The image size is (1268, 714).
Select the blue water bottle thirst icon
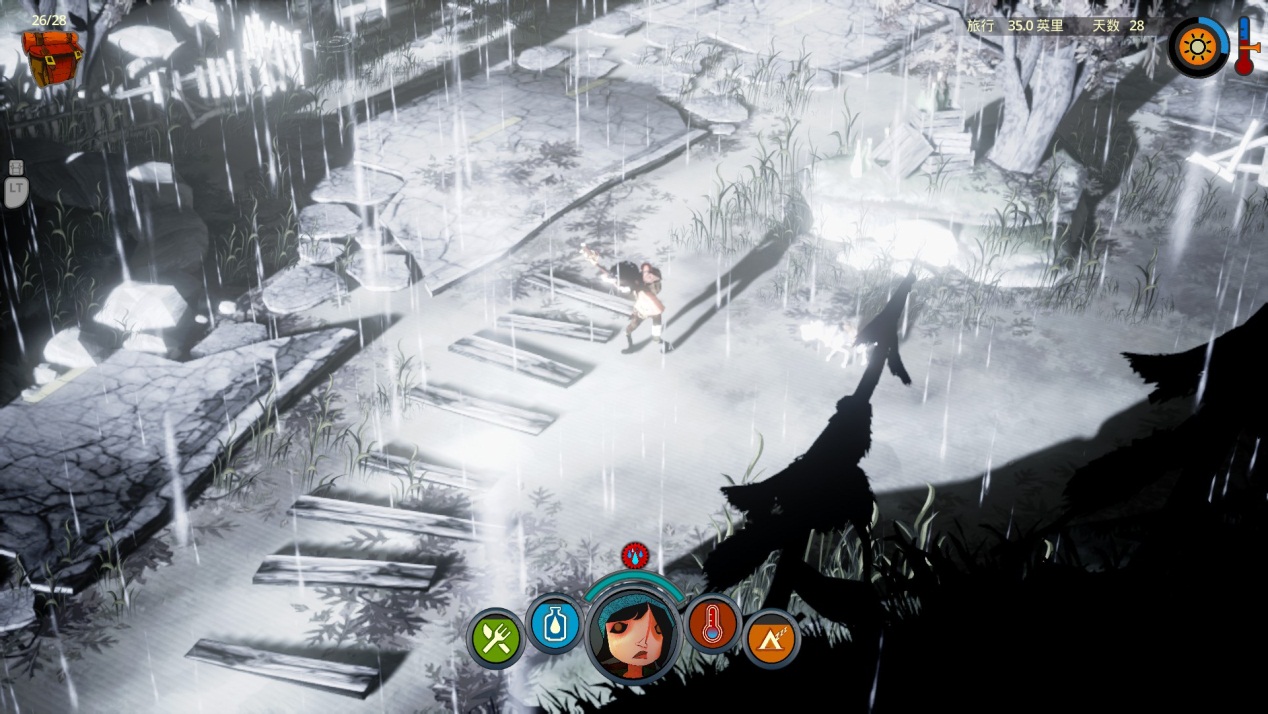[x=554, y=624]
